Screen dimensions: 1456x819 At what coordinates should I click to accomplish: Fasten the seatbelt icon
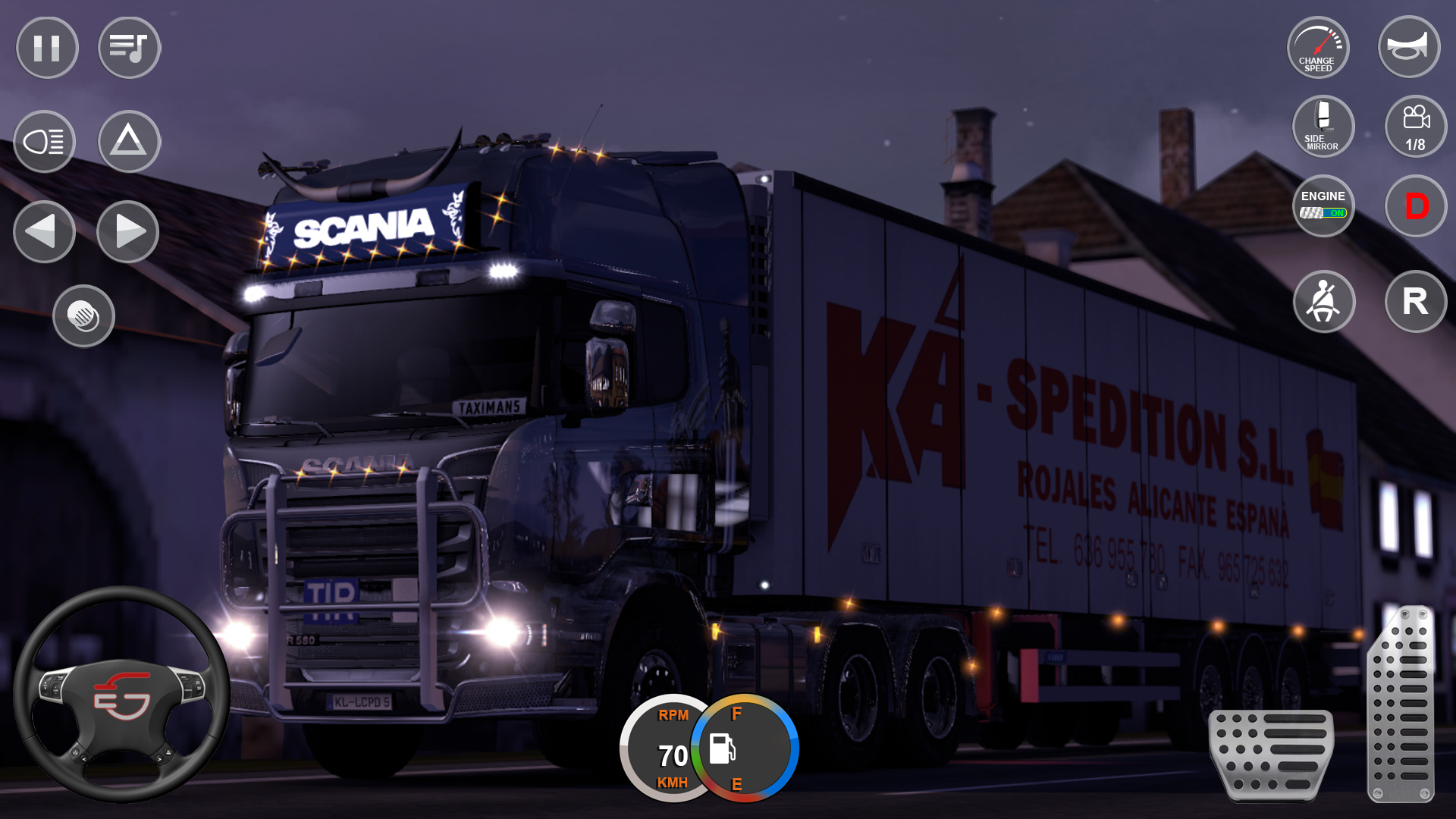[1323, 302]
